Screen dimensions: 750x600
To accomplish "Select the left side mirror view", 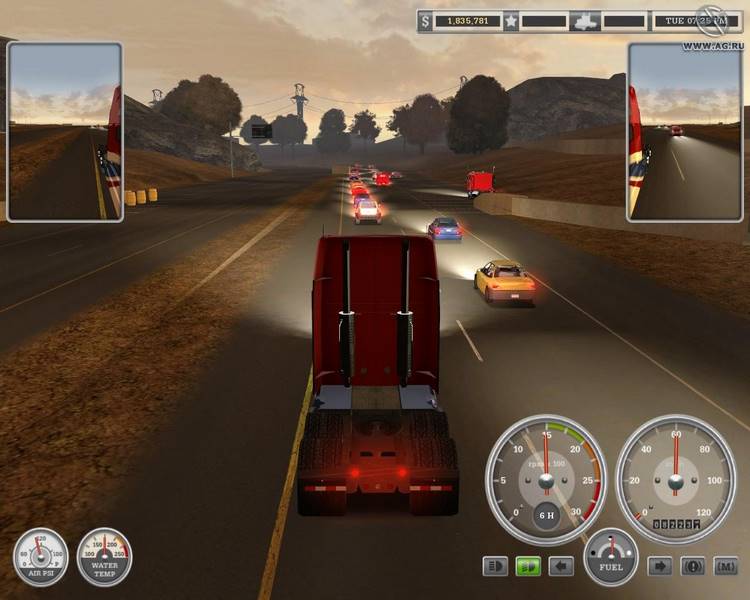I will tap(64, 131).
